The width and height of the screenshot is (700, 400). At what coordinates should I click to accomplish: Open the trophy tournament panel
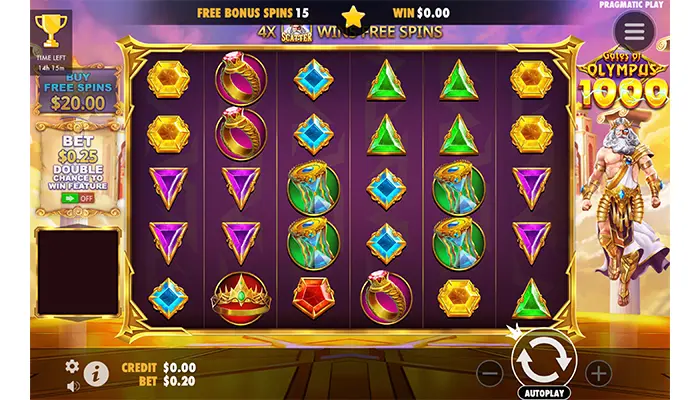(x=51, y=30)
